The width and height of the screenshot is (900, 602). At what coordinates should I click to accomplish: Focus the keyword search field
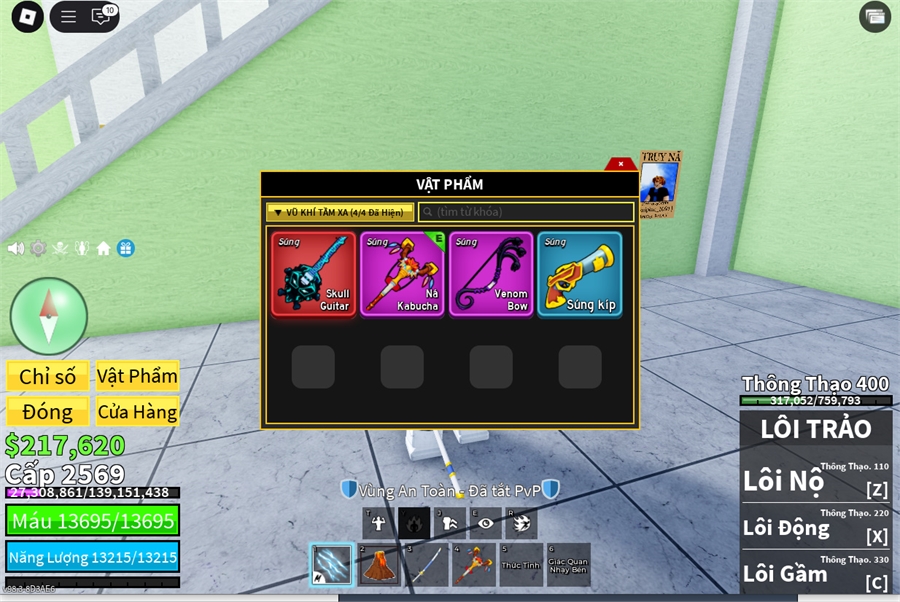[526, 212]
